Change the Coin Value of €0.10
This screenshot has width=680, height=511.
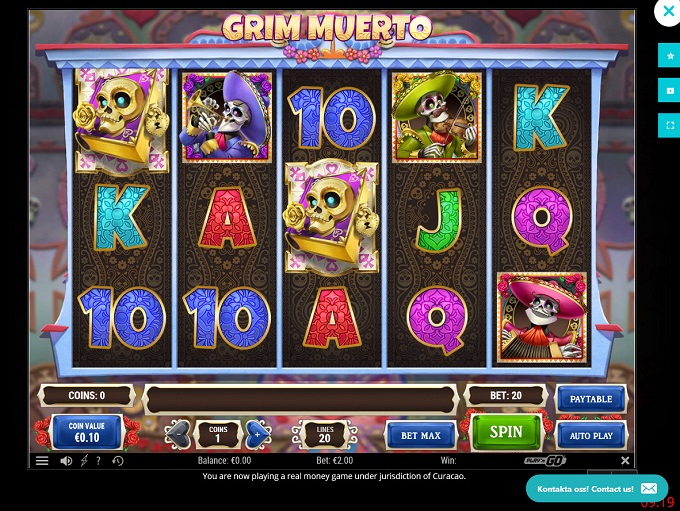pyautogui.click(x=87, y=433)
